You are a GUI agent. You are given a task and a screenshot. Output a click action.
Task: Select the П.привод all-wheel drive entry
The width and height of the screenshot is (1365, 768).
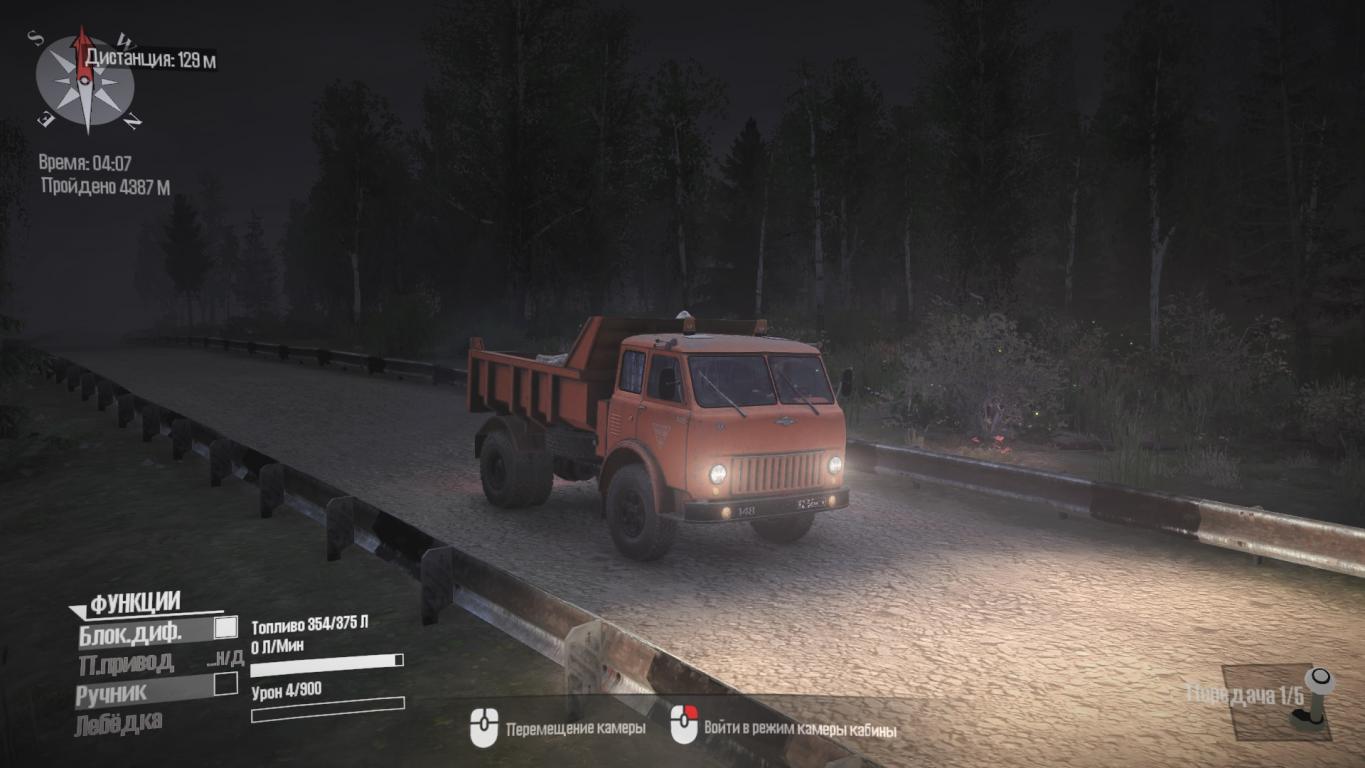[125, 662]
